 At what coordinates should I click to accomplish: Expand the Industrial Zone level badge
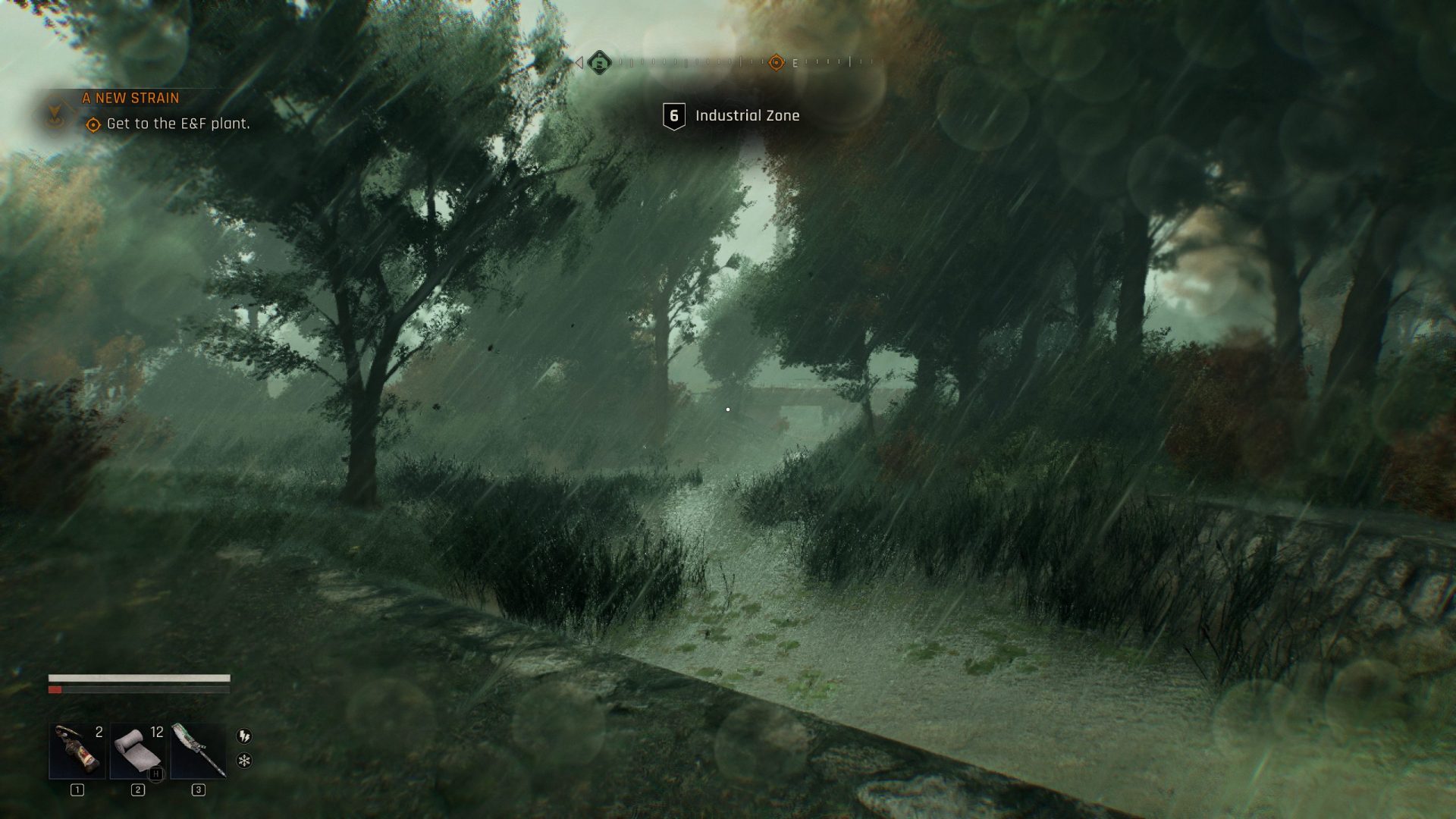pos(673,115)
